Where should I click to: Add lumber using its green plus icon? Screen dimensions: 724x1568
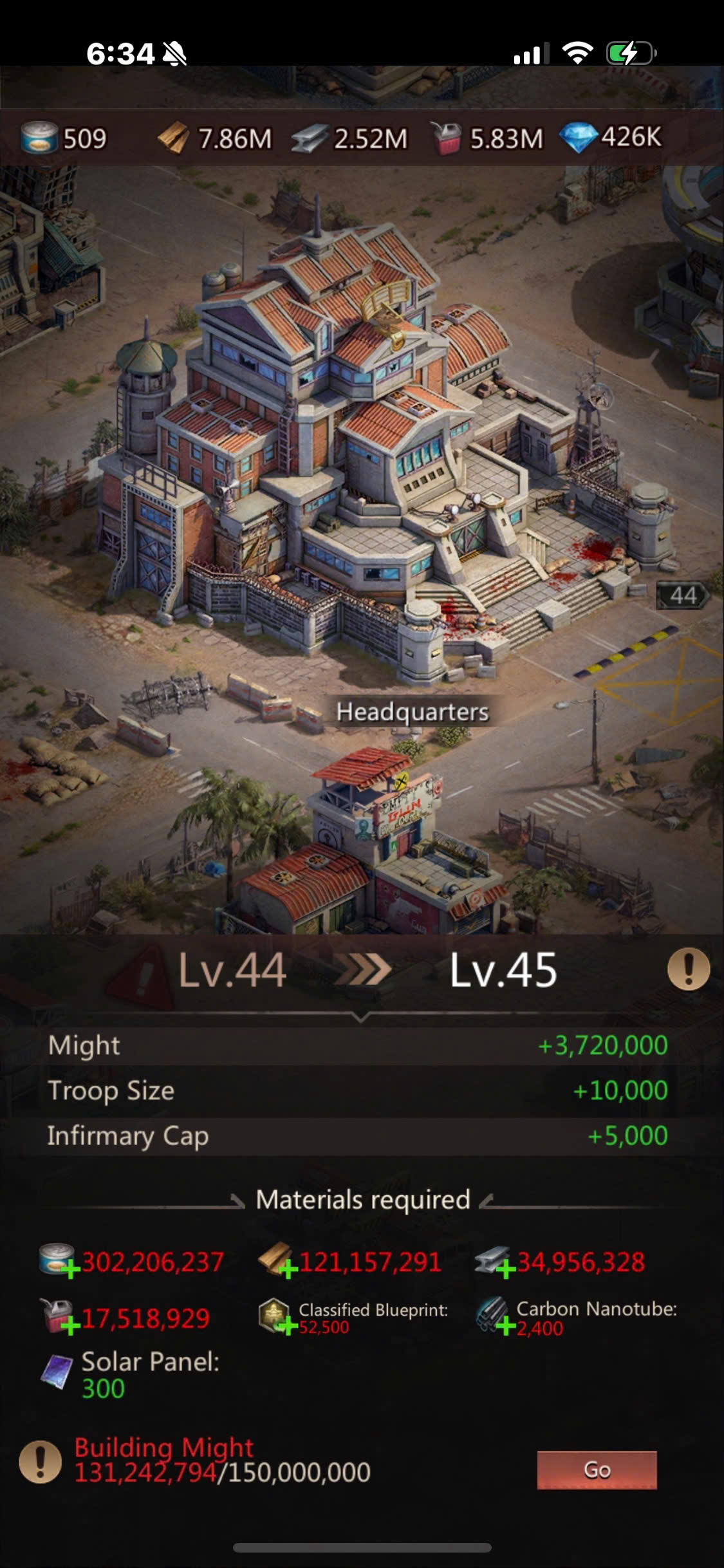pos(288,1268)
